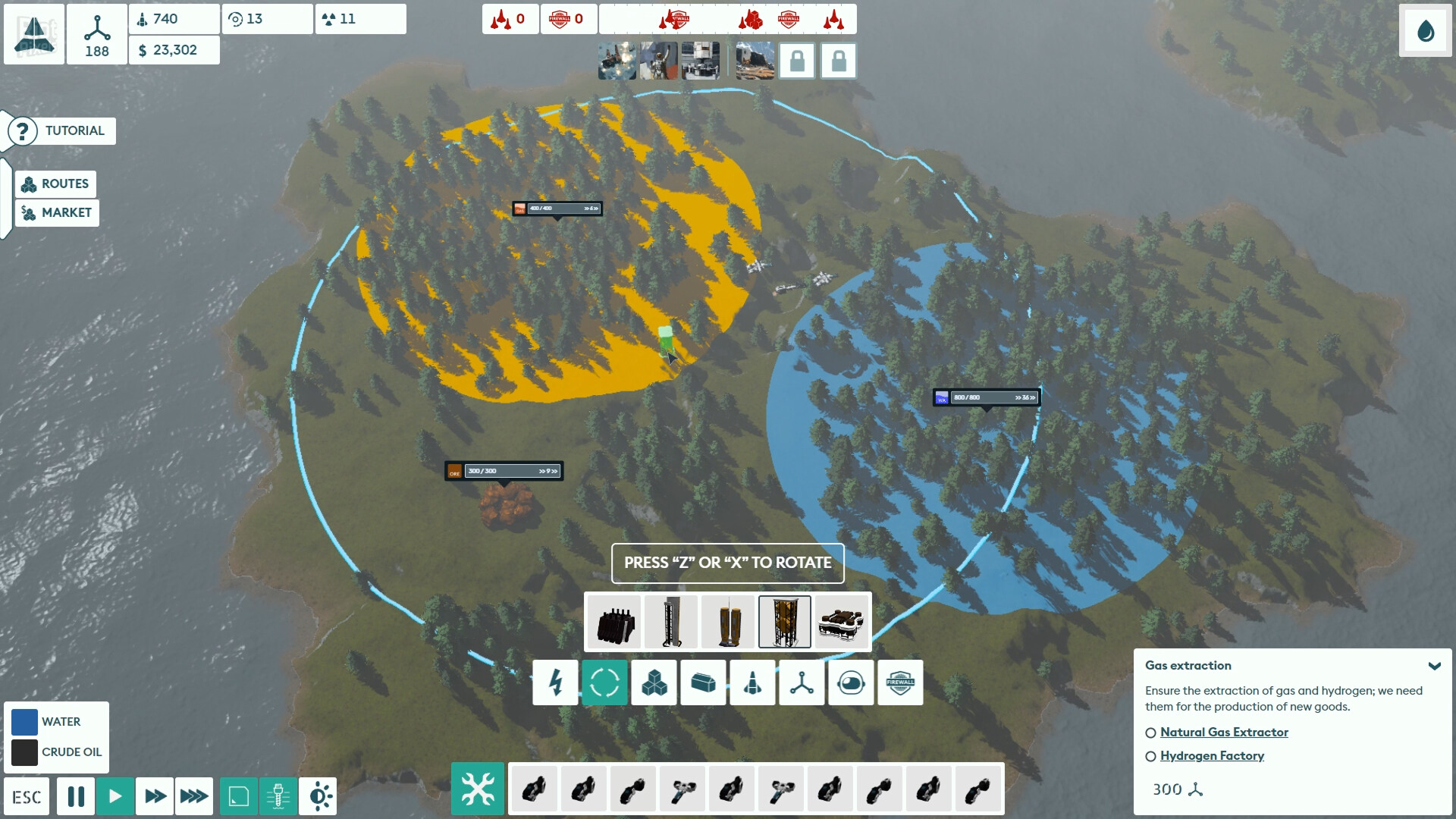Toggle the drill resource overlay

pyautogui.click(x=278, y=796)
